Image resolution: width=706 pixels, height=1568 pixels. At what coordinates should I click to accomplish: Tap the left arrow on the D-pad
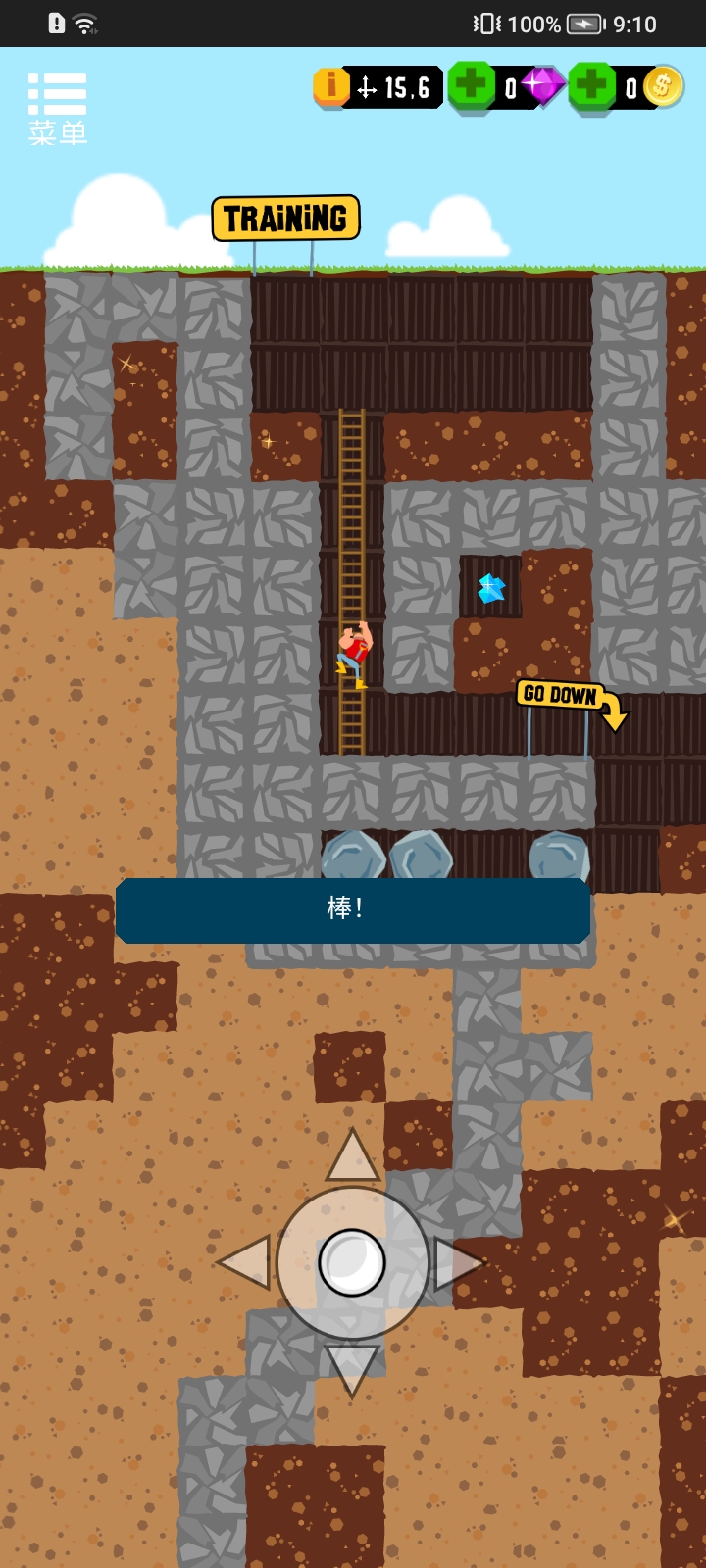click(245, 1262)
